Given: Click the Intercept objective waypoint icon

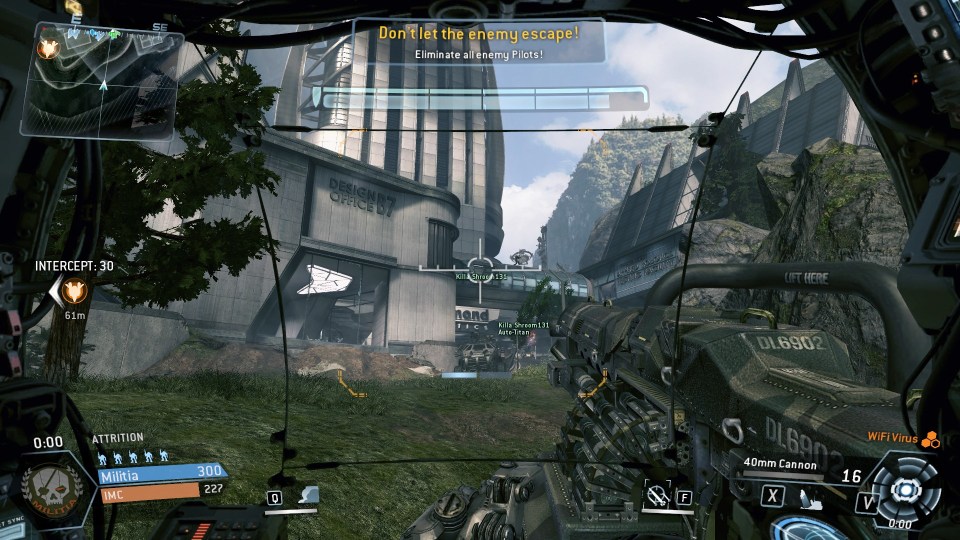Looking at the screenshot, I should [x=73, y=291].
